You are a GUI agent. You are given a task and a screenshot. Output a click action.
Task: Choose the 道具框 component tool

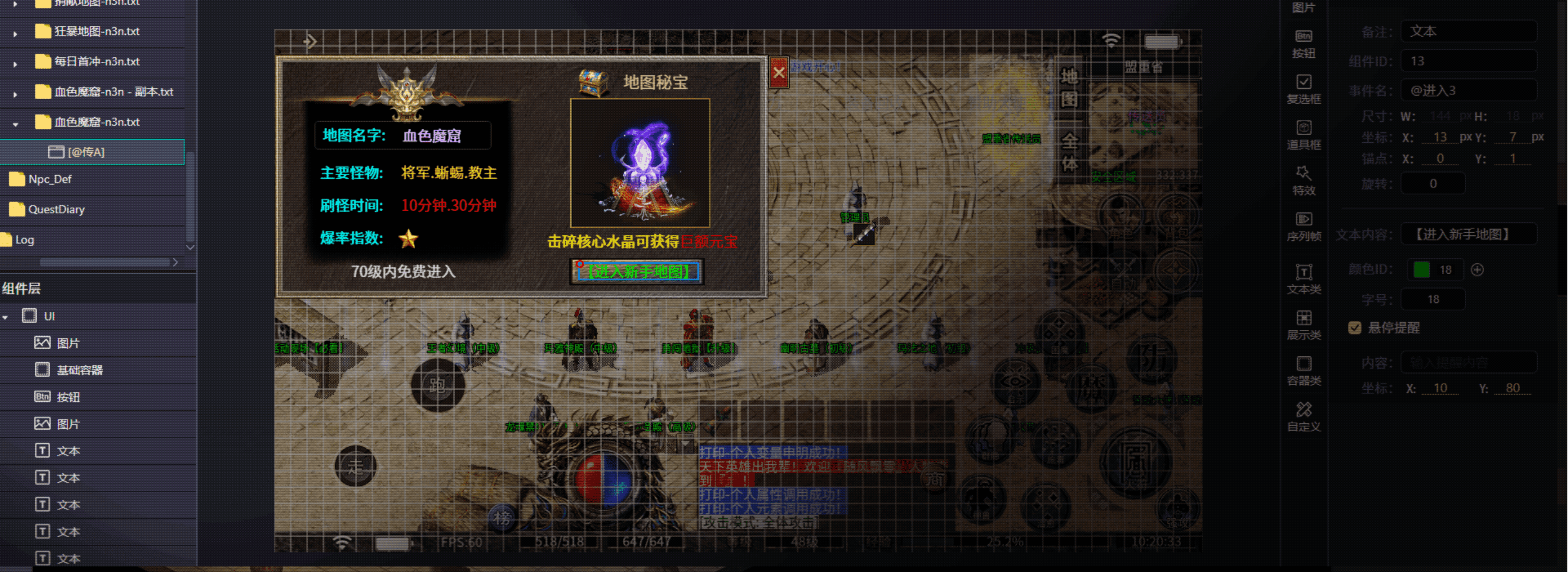click(1303, 134)
